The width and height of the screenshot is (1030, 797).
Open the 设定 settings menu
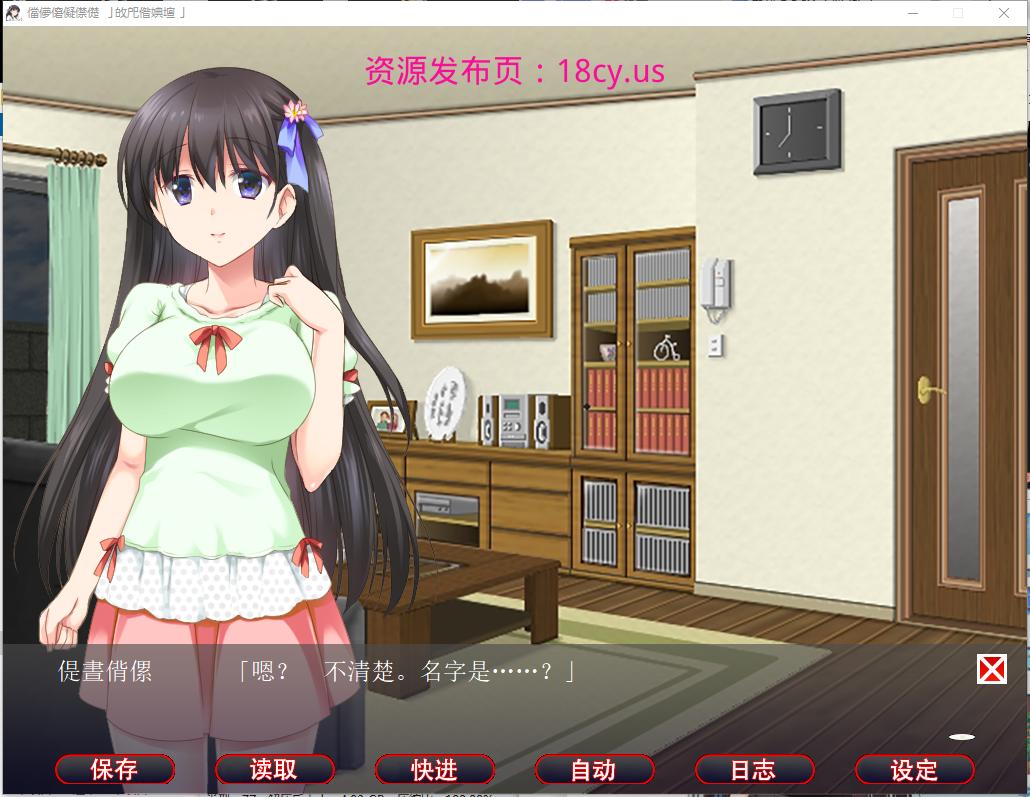[914, 769]
